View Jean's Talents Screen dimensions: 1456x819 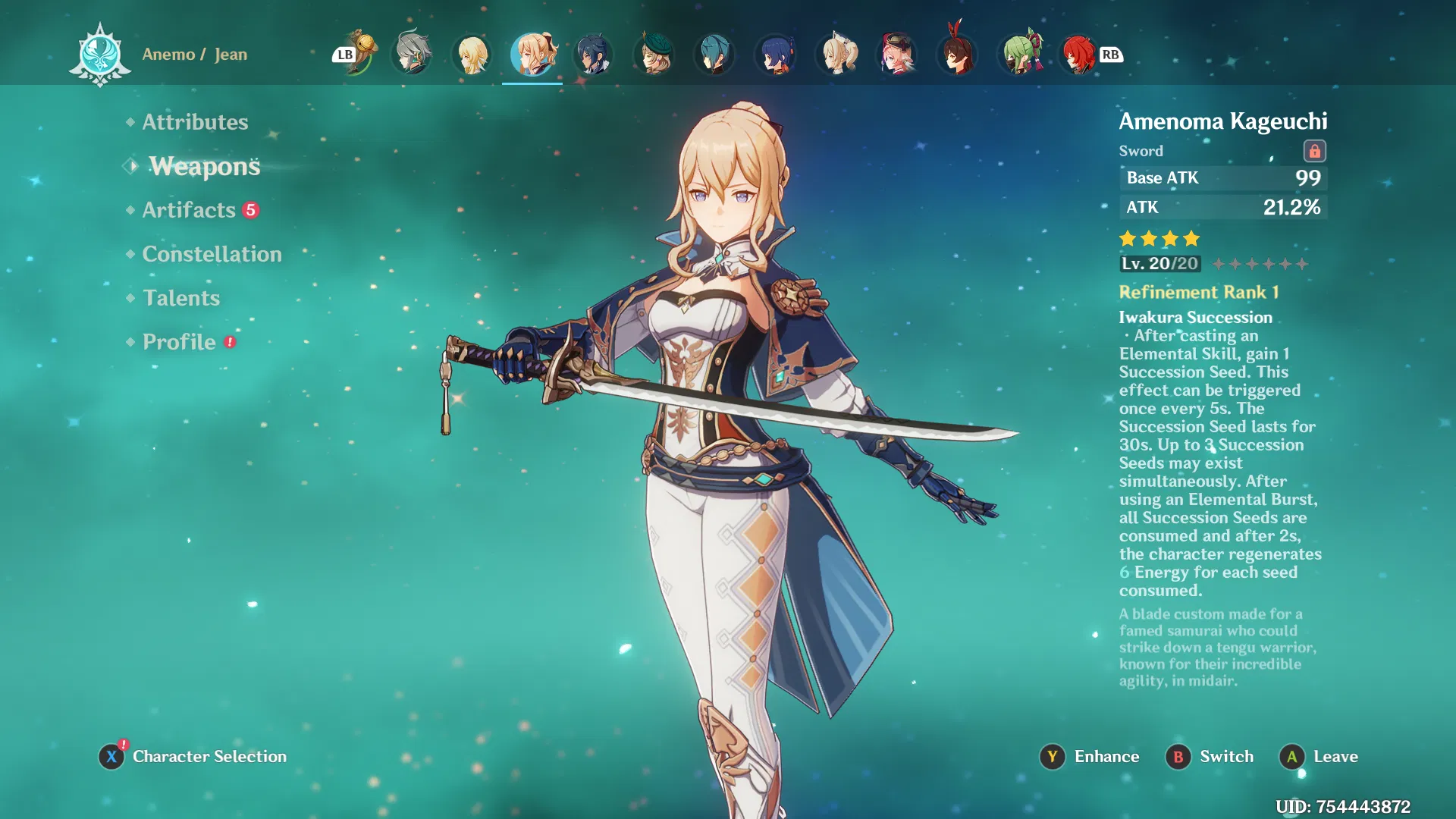tap(181, 298)
